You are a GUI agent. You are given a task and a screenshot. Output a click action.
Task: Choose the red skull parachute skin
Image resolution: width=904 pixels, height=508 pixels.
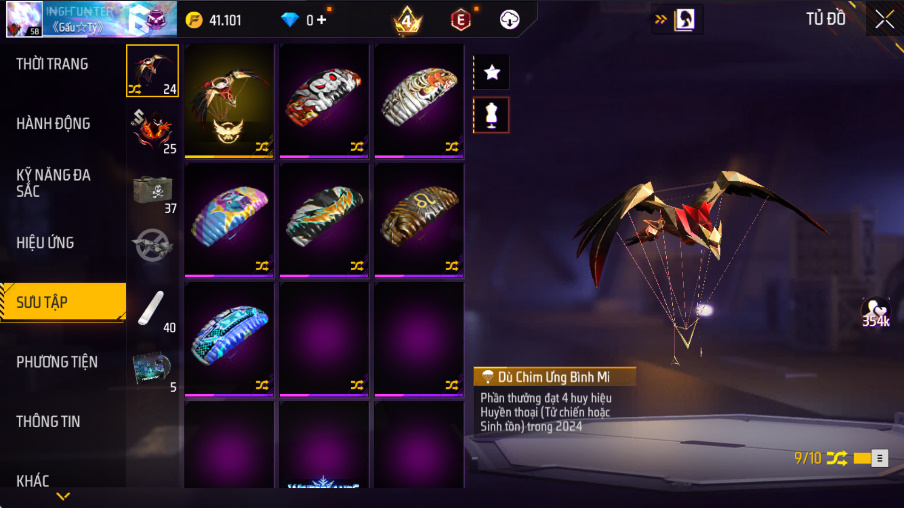pos(324,99)
